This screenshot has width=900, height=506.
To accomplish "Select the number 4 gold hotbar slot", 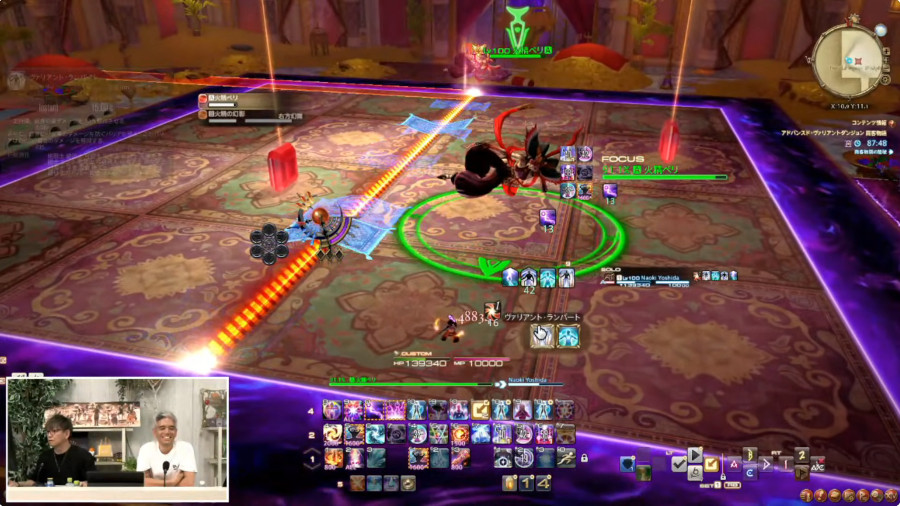I will pos(543,483).
